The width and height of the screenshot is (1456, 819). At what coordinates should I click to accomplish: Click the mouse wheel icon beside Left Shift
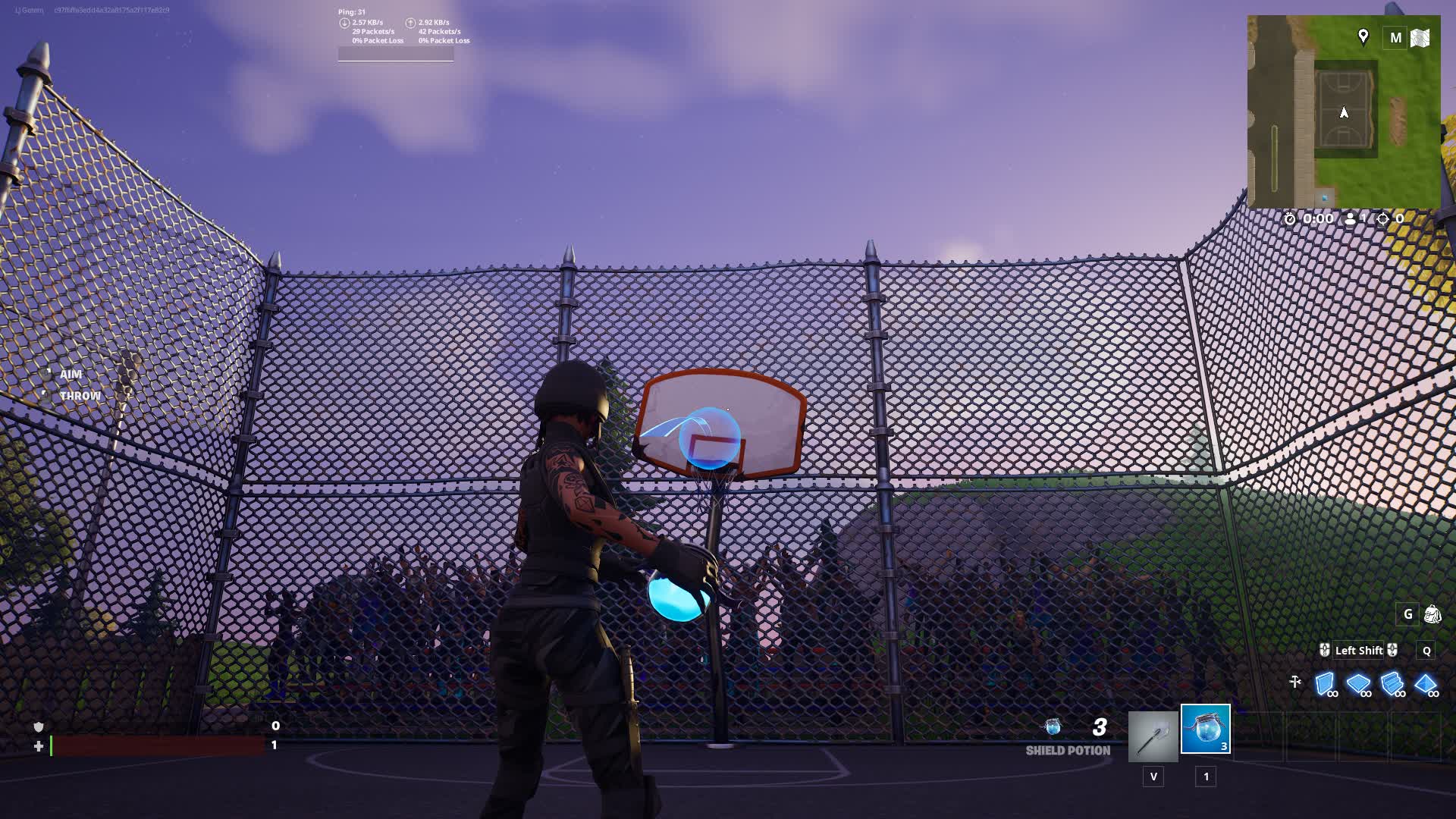click(x=1323, y=651)
